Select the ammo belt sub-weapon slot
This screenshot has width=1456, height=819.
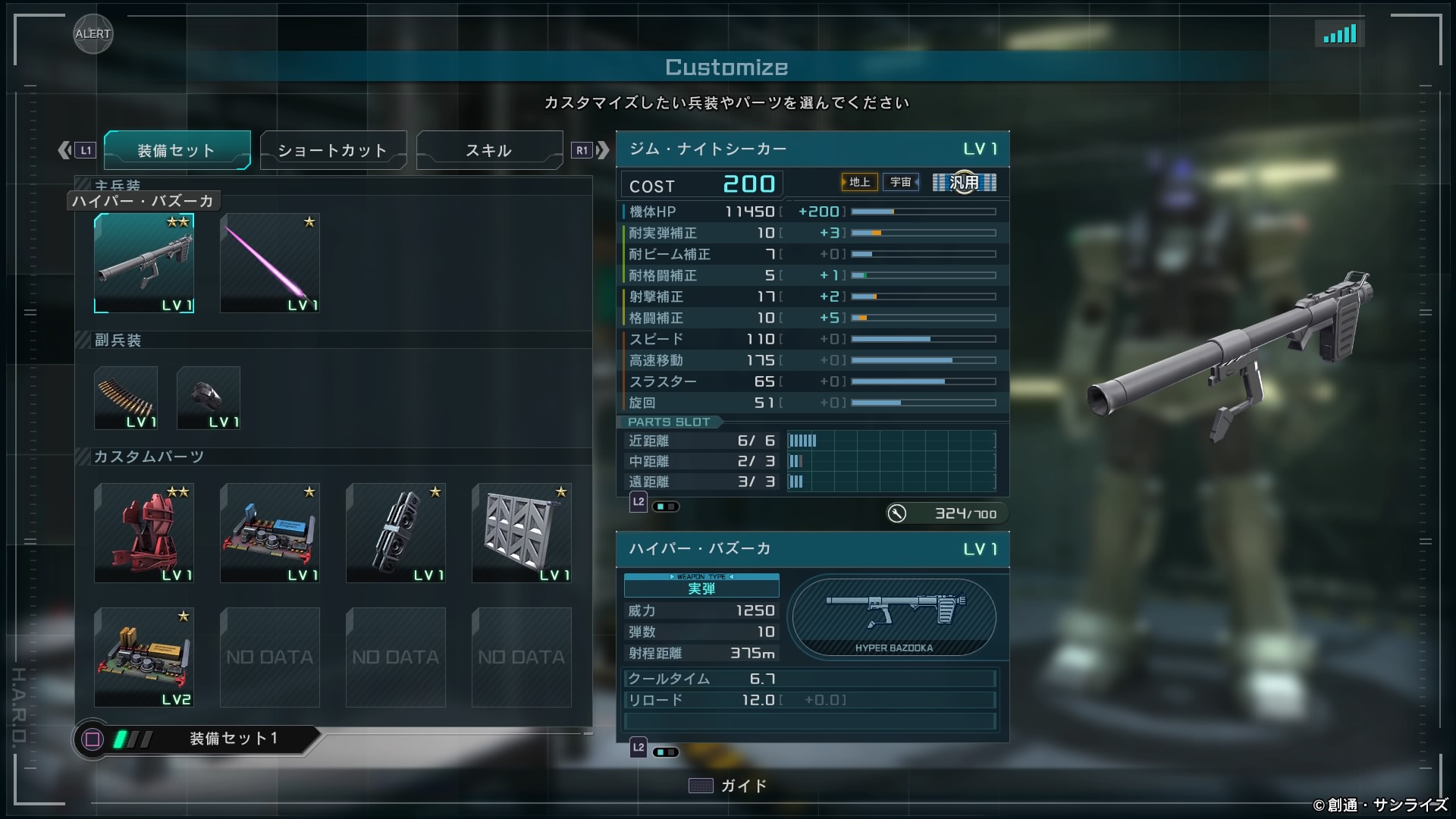126,398
